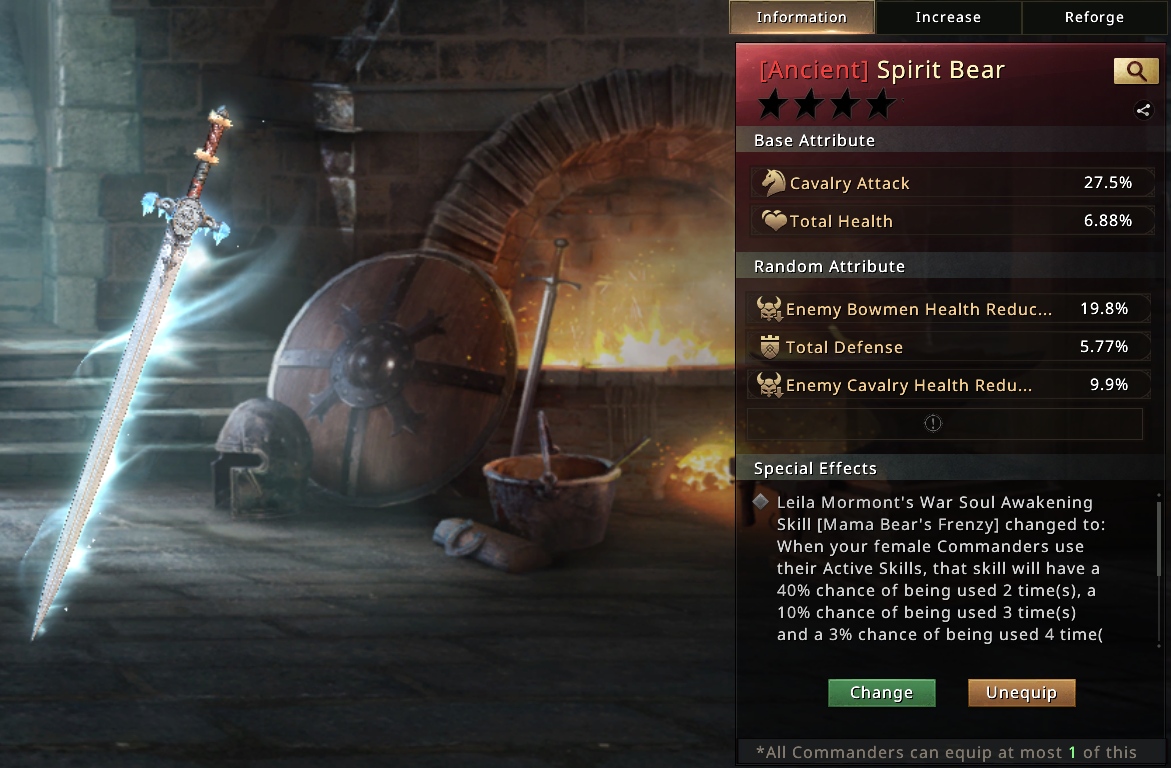Share the Spirit Bear weapon
The width and height of the screenshot is (1171, 768).
(x=1143, y=111)
